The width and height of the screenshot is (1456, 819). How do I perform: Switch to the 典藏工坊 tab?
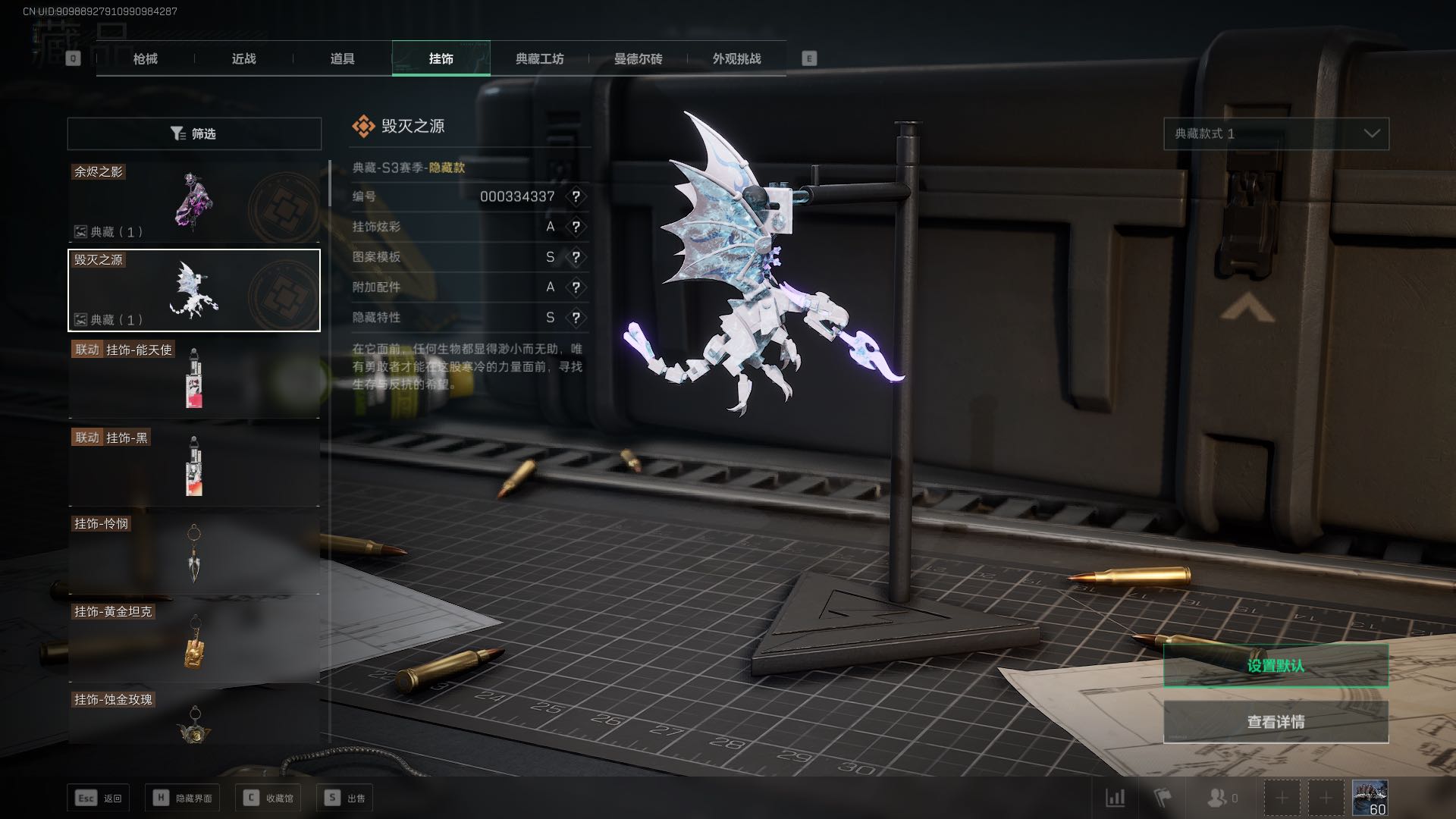coord(539,58)
